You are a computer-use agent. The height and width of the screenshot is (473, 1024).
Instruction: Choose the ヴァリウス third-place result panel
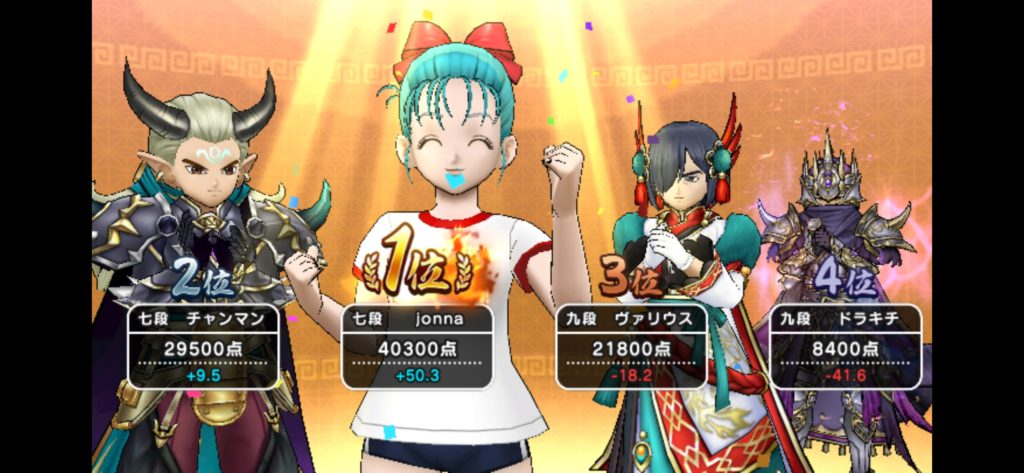[632, 346]
